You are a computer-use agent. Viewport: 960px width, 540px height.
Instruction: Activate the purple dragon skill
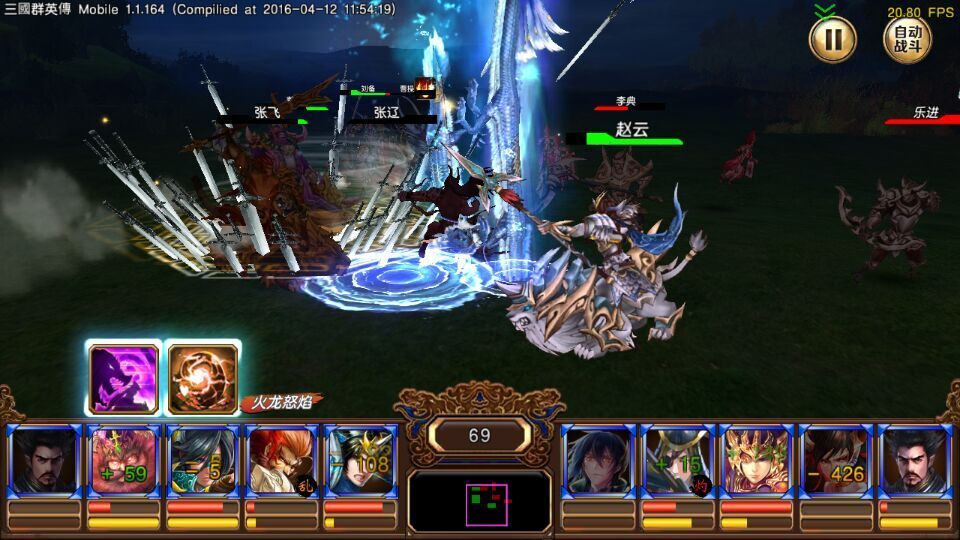[124, 379]
